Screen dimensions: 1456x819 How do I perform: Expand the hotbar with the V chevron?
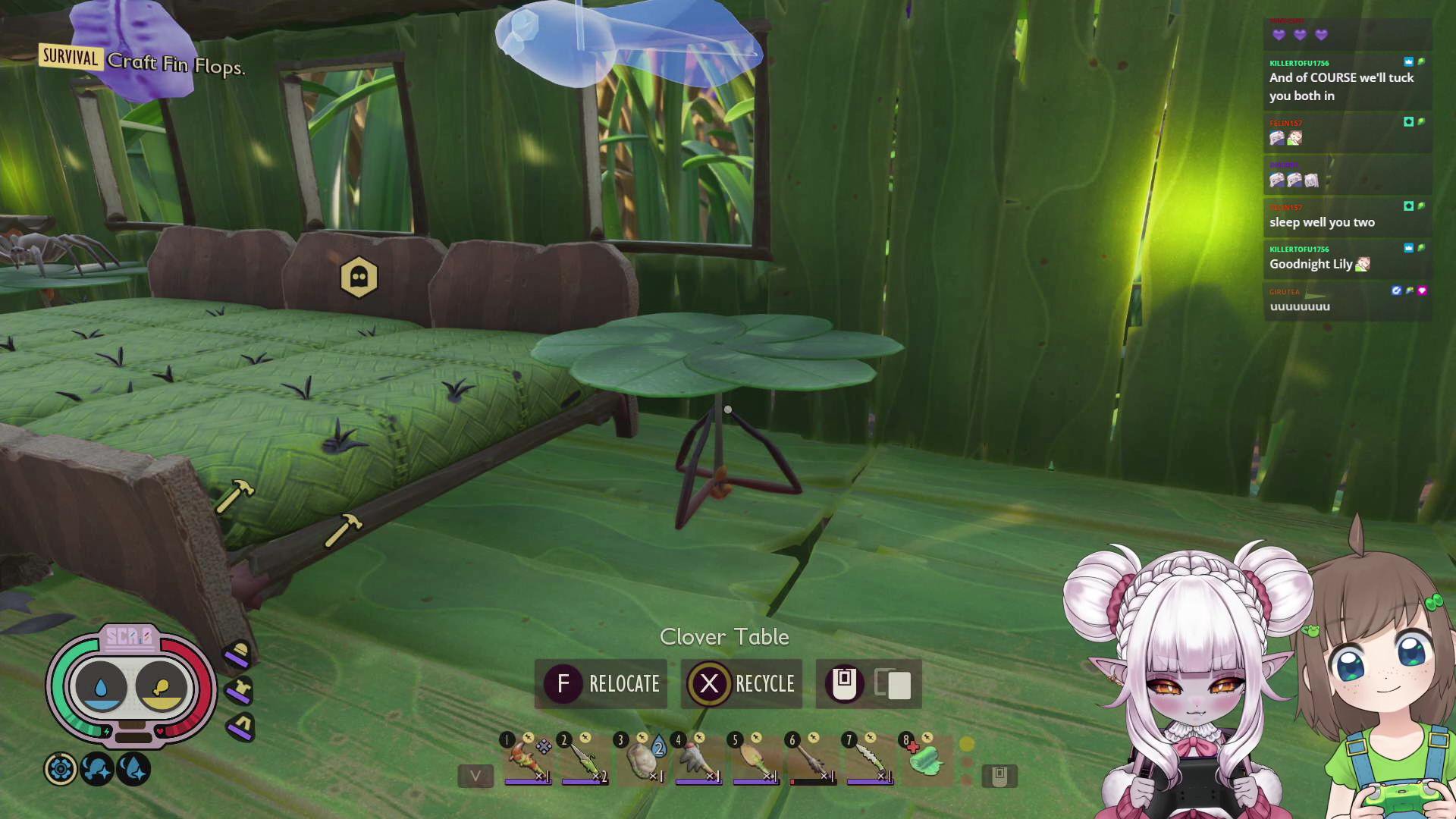(x=475, y=775)
